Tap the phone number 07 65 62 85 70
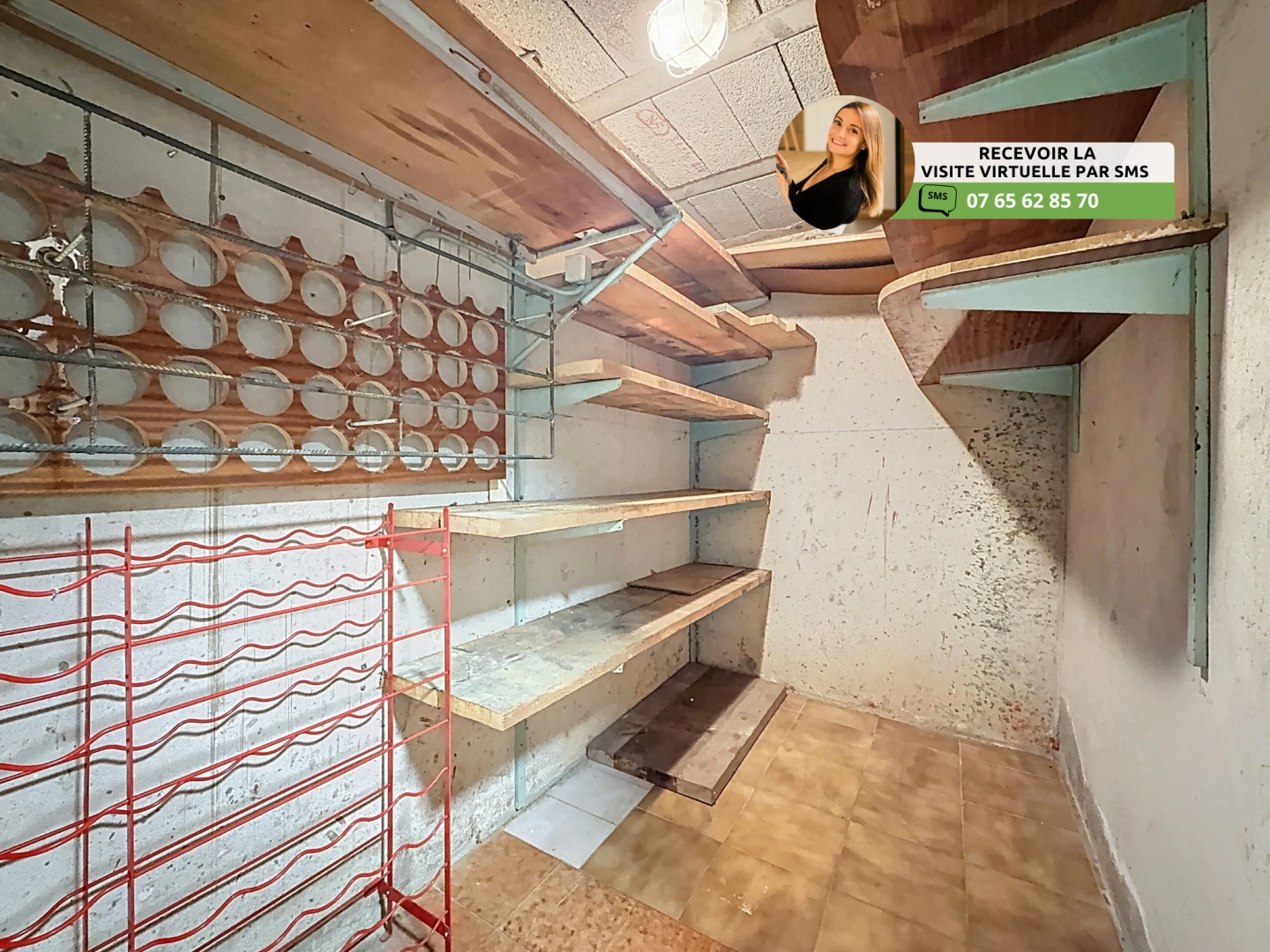The image size is (1270, 952). 1032,201
